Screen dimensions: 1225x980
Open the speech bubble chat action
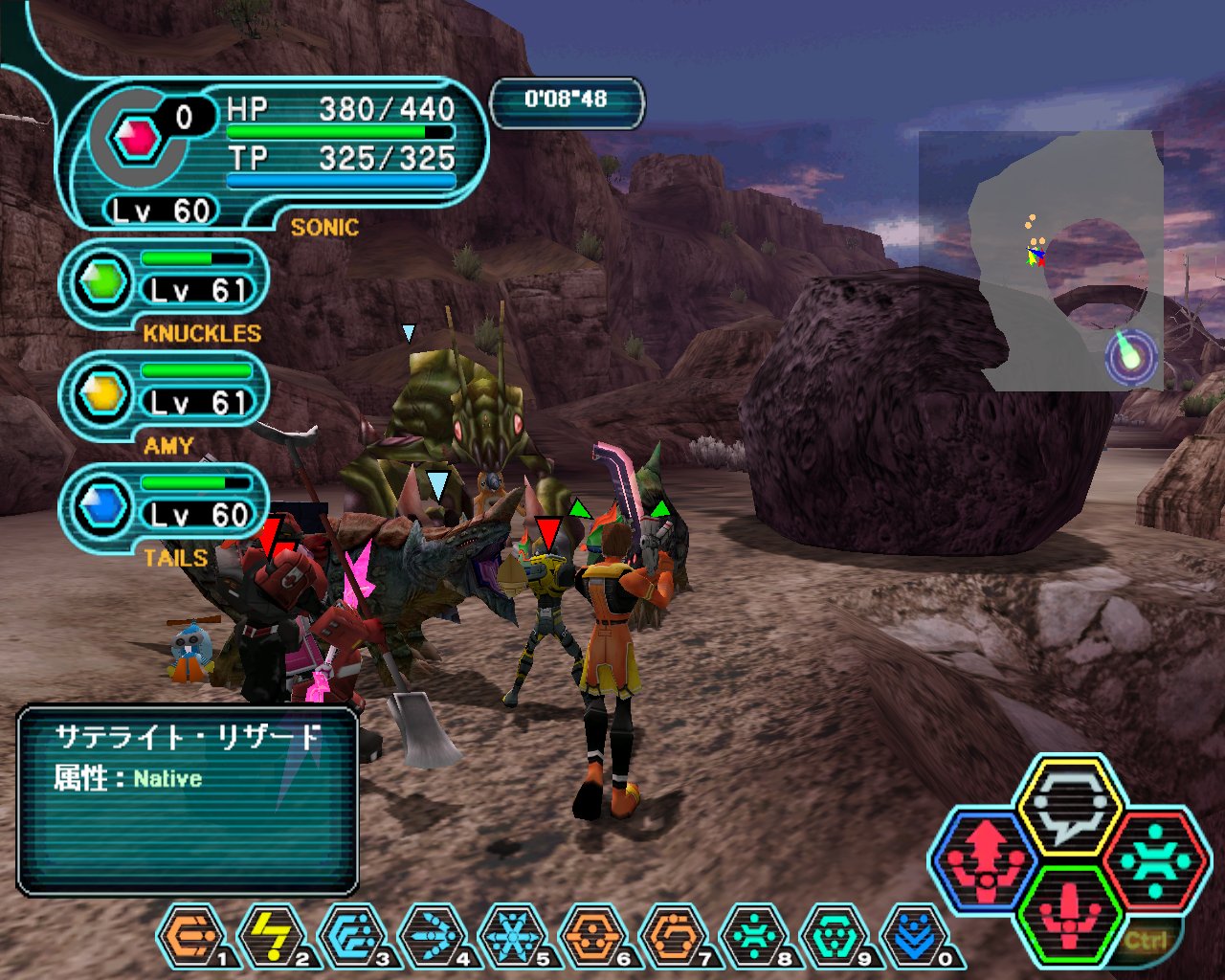point(1068,805)
